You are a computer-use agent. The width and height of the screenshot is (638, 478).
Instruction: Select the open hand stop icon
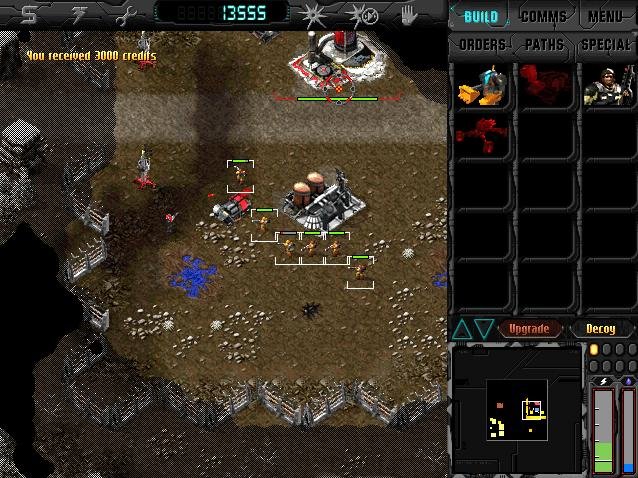click(408, 14)
